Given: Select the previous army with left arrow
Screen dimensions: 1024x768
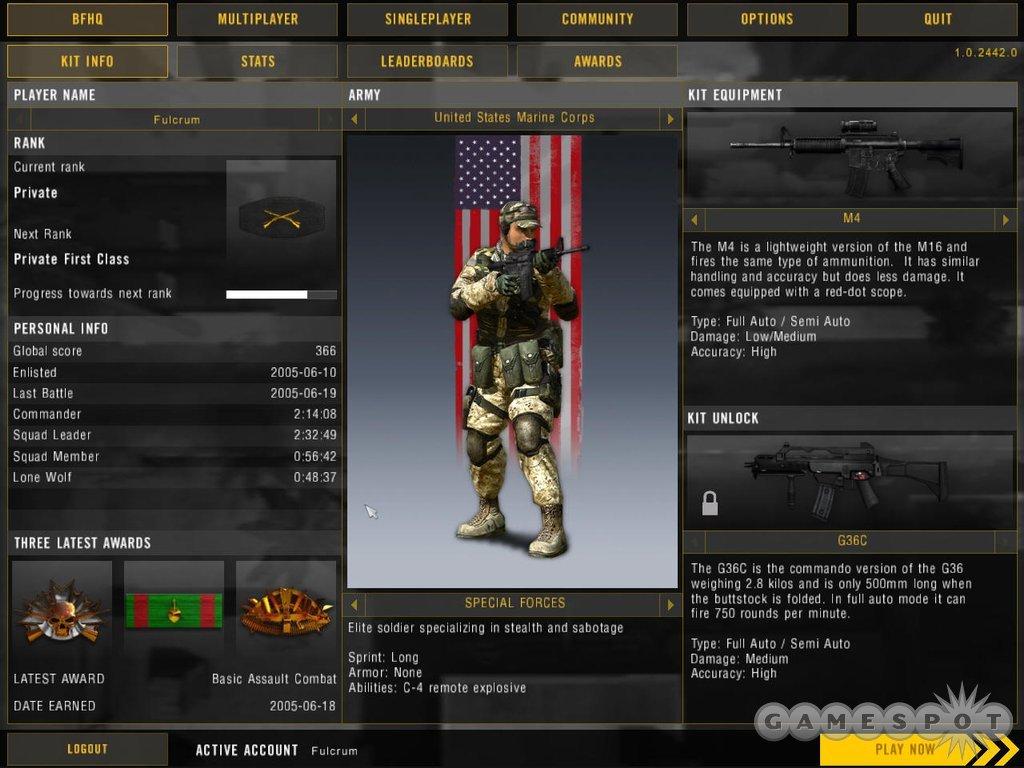Looking at the screenshot, I should tap(353, 119).
